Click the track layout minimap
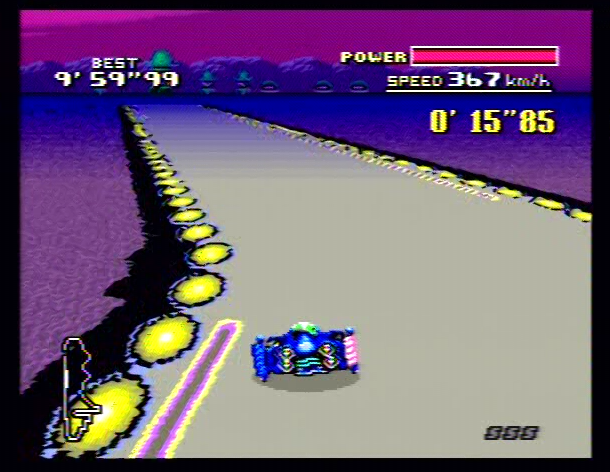This screenshot has height=472, width=610. pyautogui.click(x=77, y=388)
